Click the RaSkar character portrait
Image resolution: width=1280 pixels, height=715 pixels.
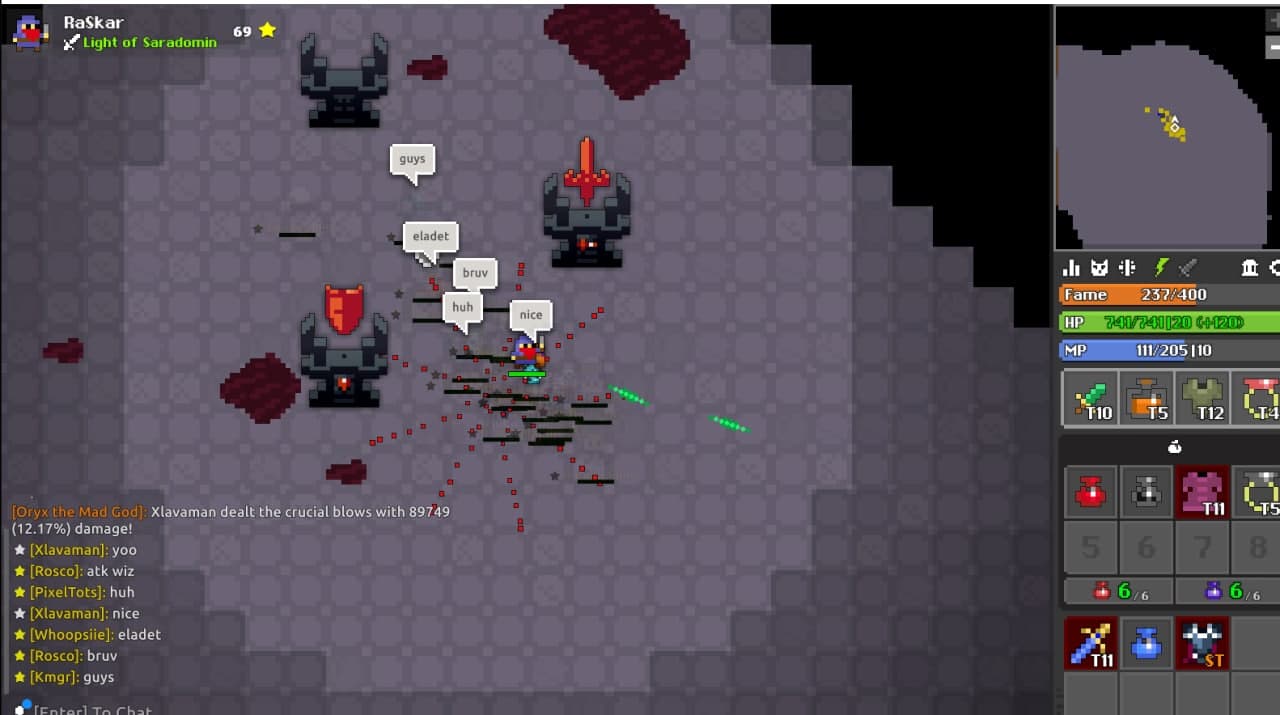pos(30,32)
